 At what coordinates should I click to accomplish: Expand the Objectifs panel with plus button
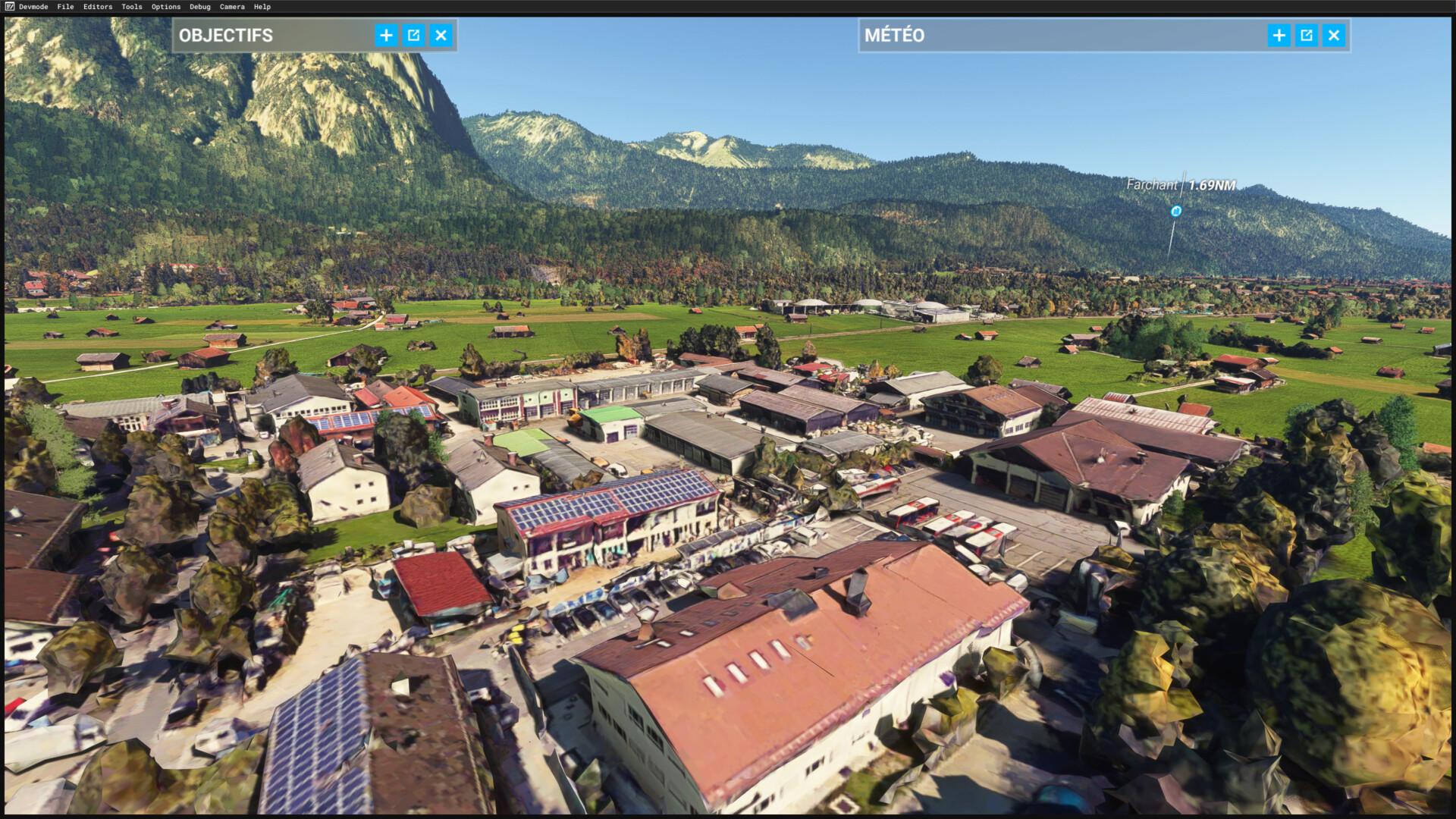tap(386, 36)
